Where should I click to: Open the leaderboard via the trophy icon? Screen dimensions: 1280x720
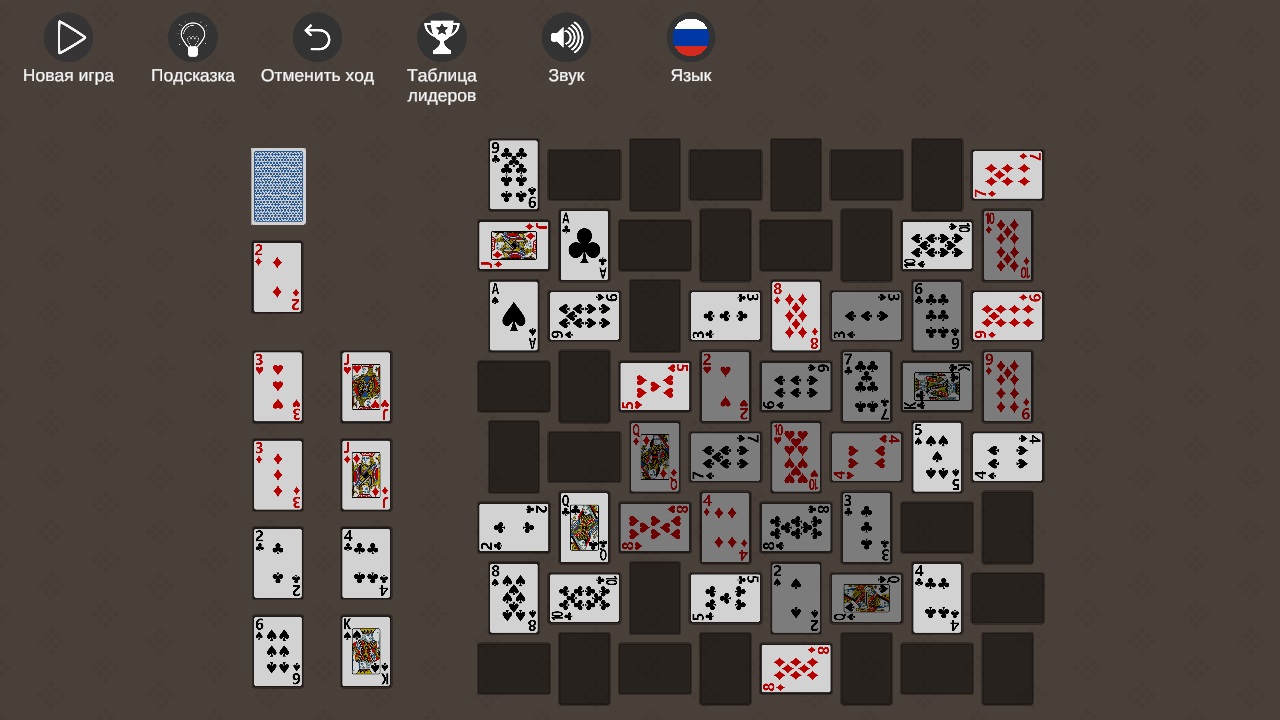442,38
